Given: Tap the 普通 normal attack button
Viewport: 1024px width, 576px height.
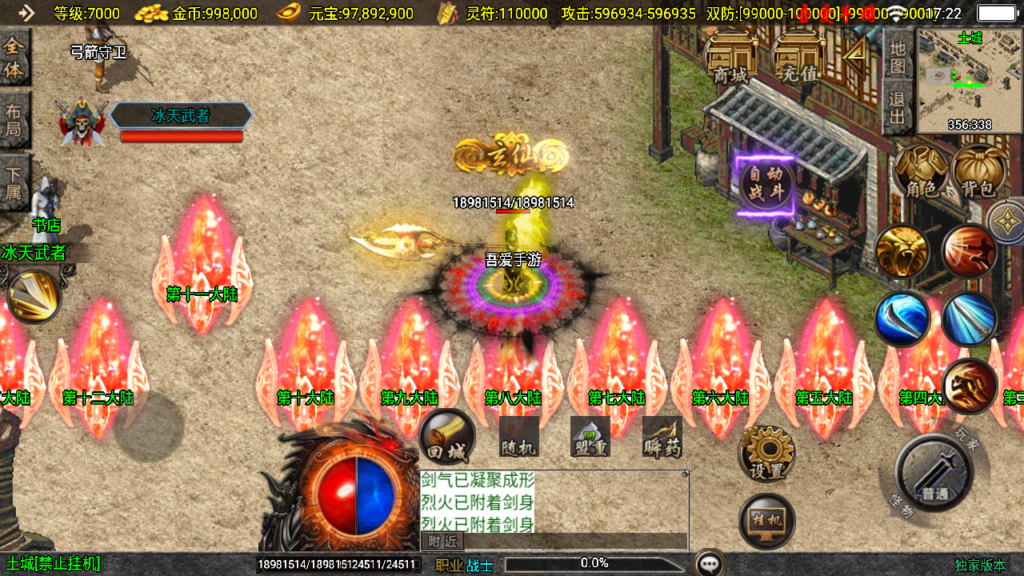Looking at the screenshot, I should 934,473.
